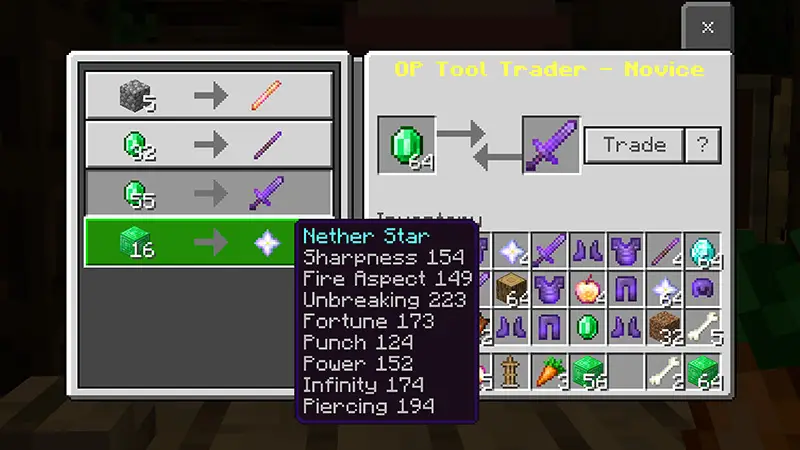Viewport: 800px width, 450px height.
Task: Select the 55 emeralds for sword trade
Action: (x=208, y=191)
